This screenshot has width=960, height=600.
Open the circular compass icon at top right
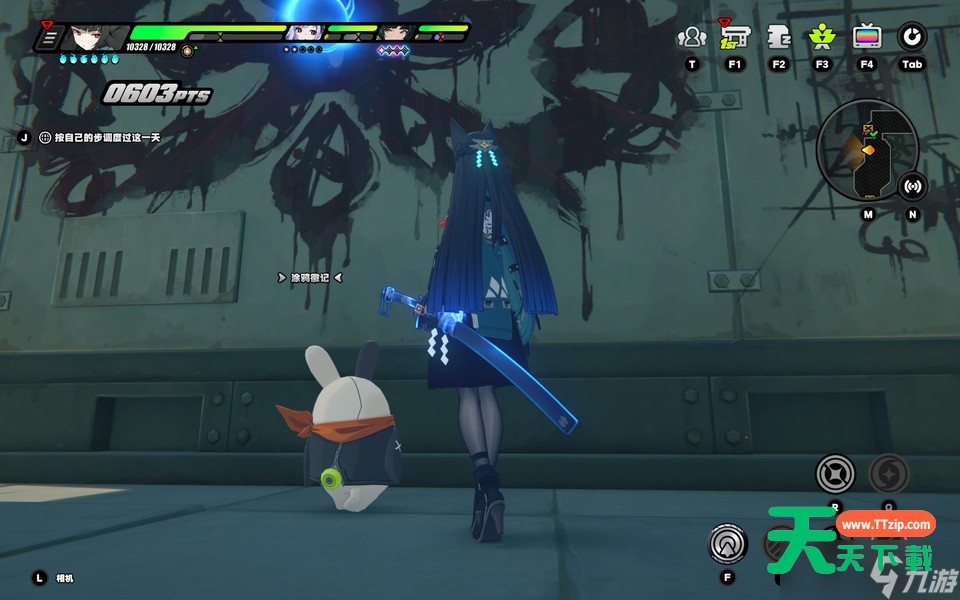click(x=911, y=38)
